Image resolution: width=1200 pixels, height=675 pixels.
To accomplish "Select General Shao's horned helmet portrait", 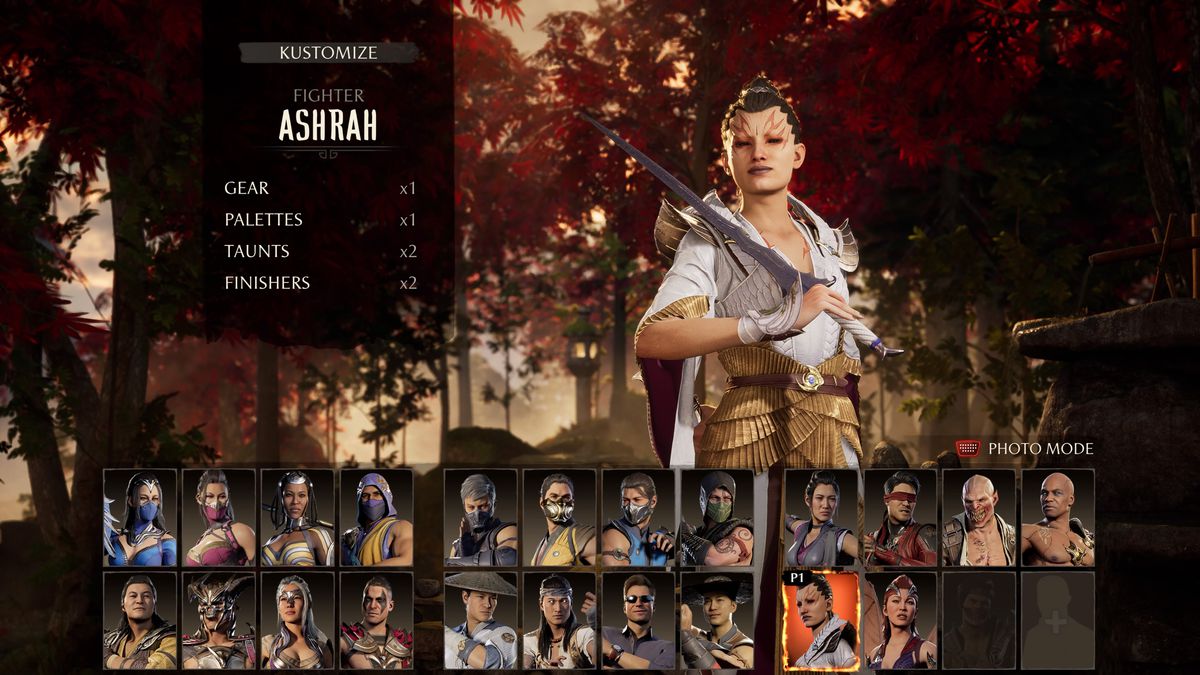I will 219,620.
